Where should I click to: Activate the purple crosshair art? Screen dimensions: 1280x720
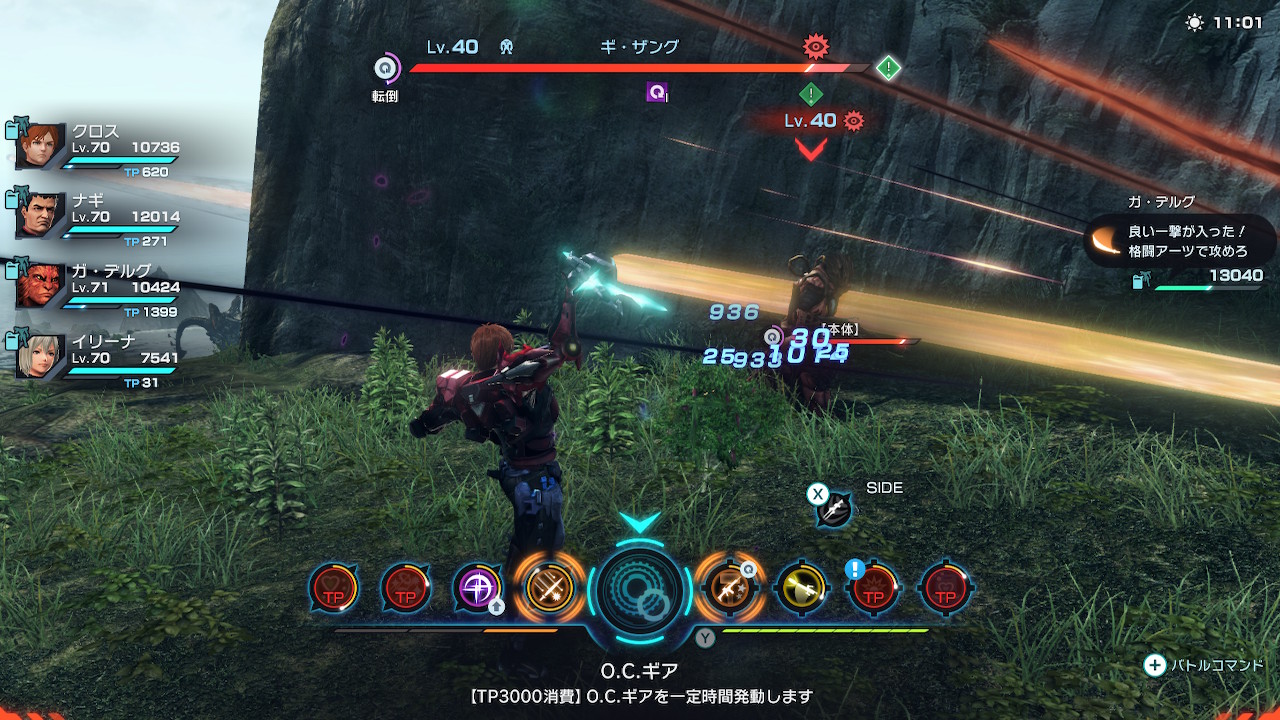(477, 588)
